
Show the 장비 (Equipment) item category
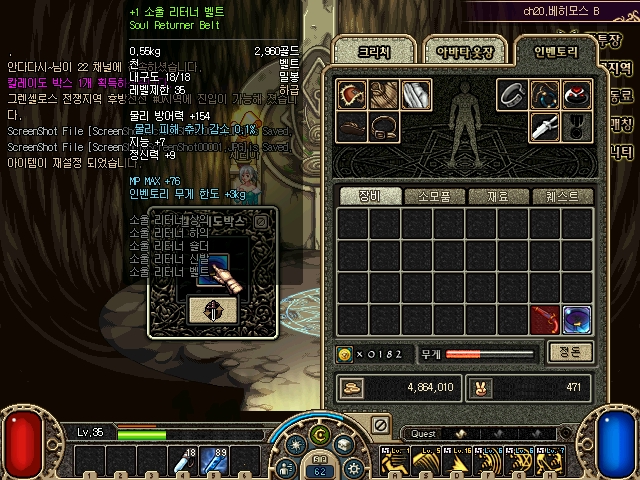coord(368,197)
